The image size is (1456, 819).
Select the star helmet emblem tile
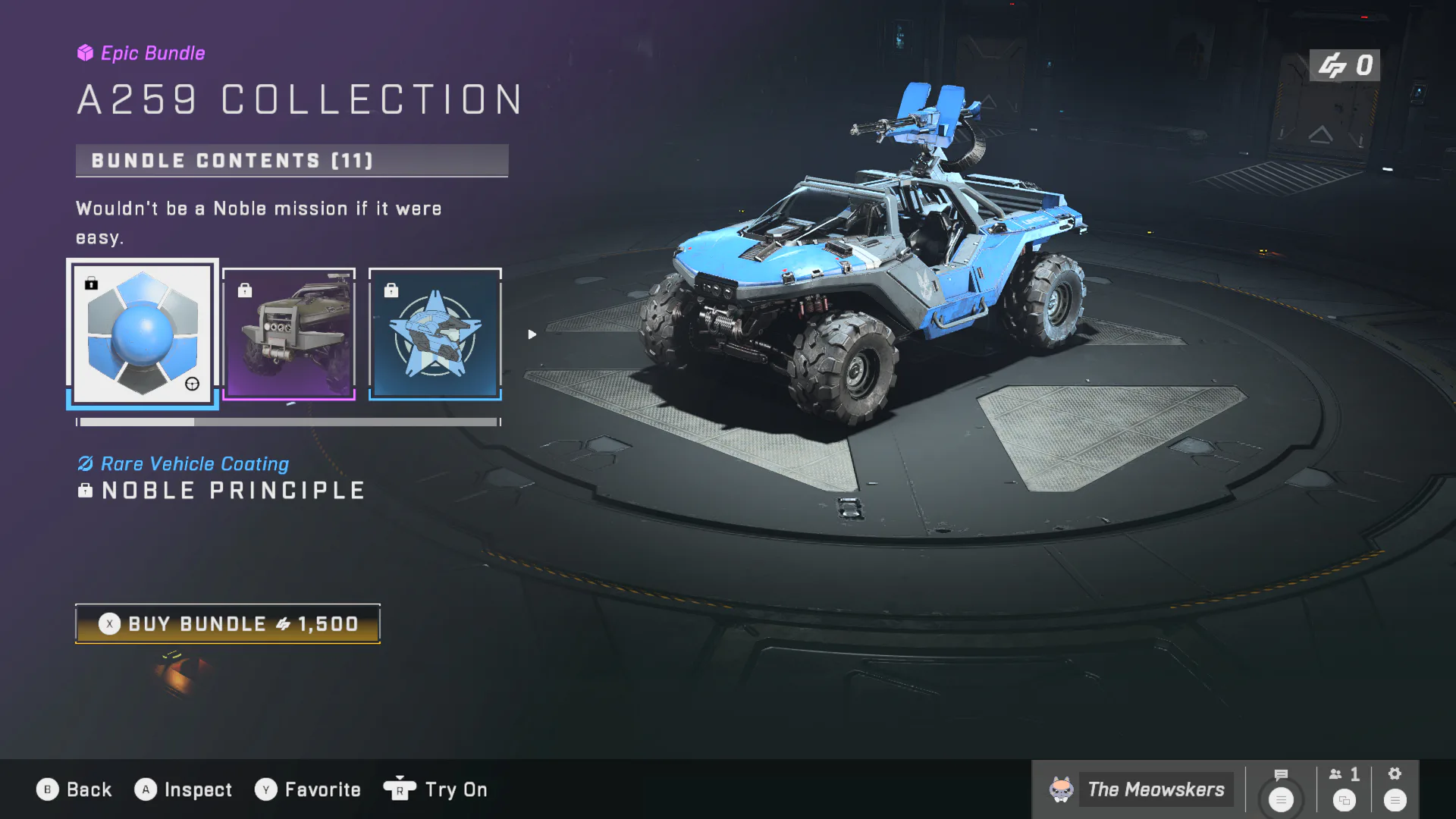(x=435, y=334)
